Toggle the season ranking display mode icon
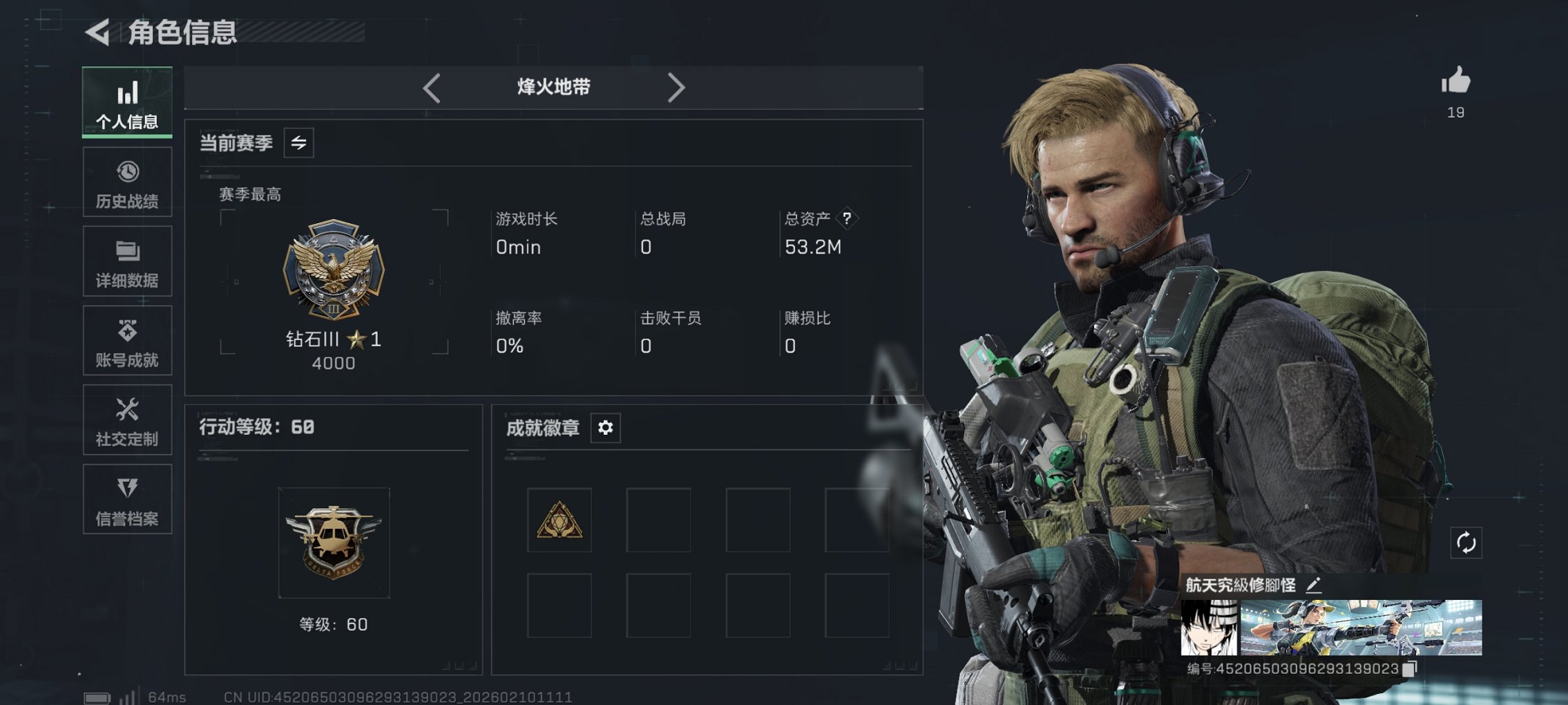 (298, 142)
